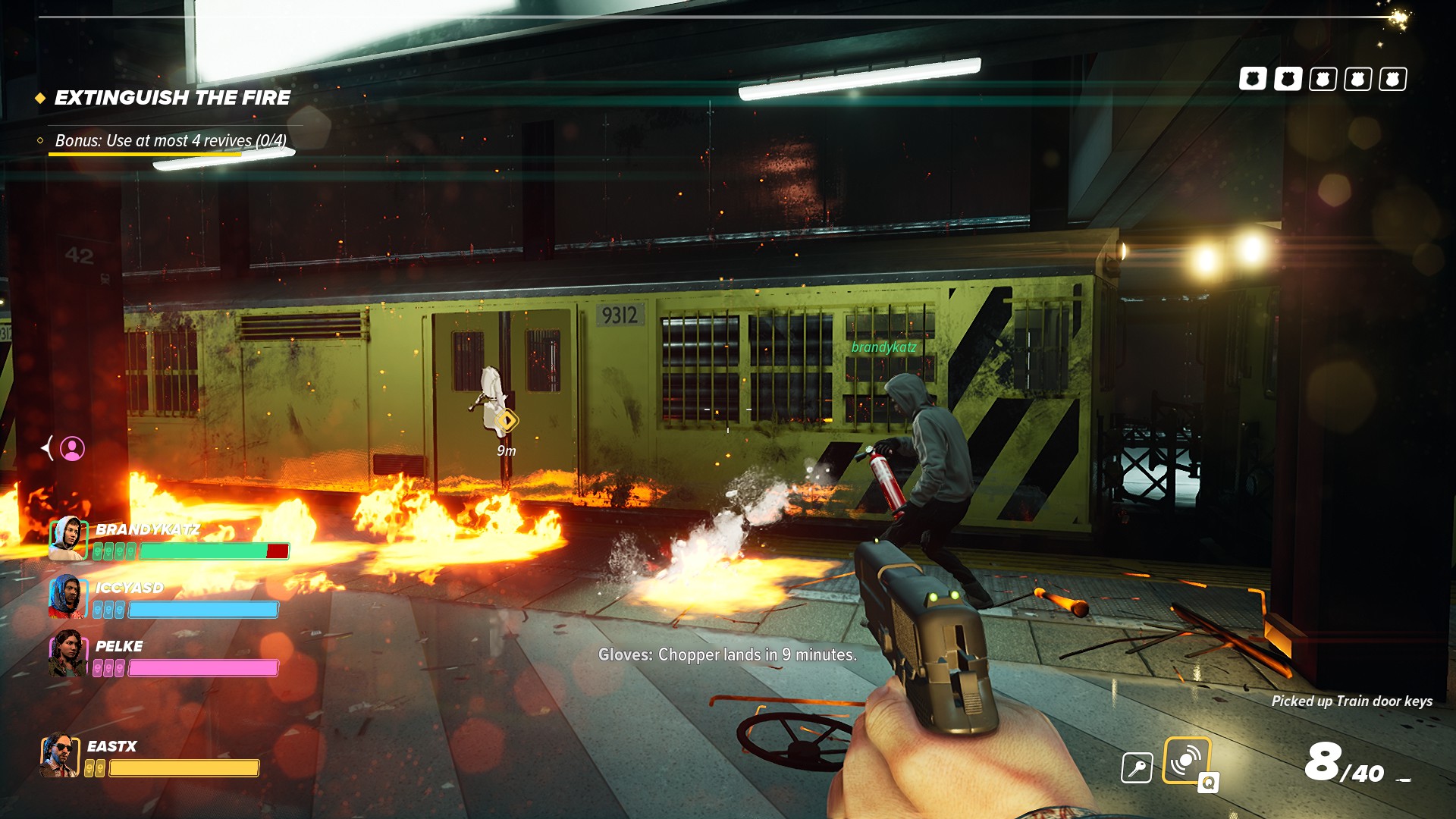
Task: Select Brandykatz's teammate portrait
Action: coord(68,538)
